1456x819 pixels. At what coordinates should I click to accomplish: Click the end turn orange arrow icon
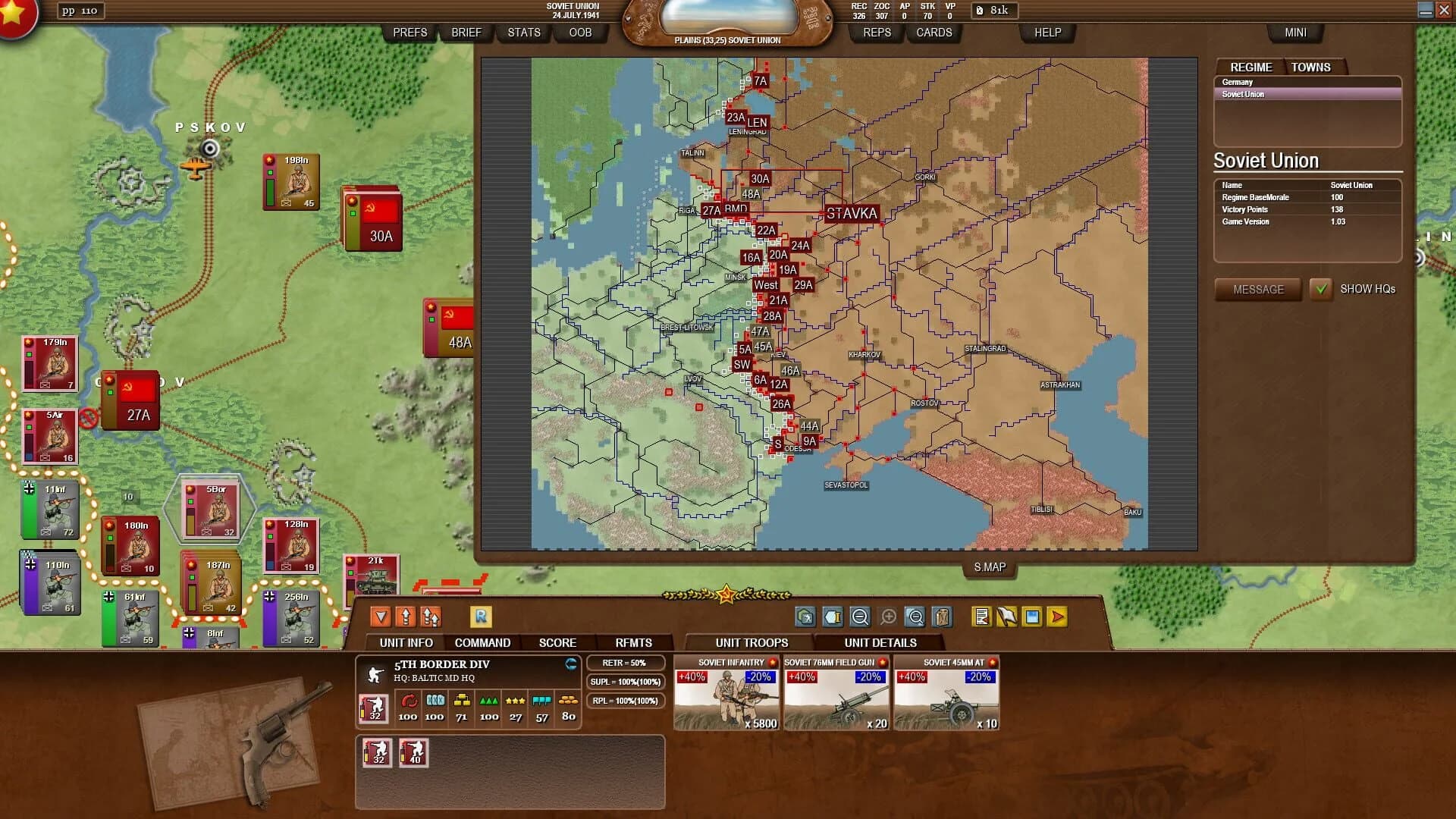point(1057,617)
